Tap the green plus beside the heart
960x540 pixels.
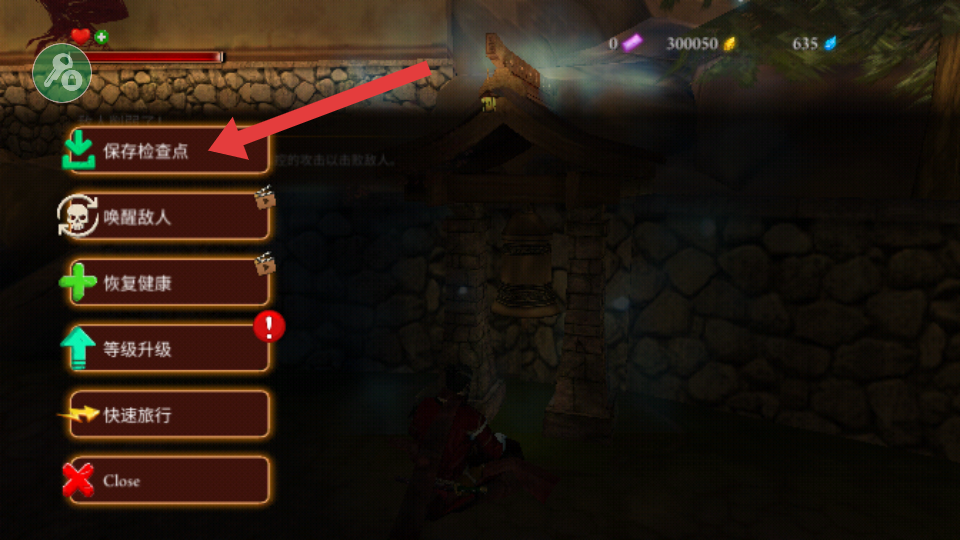(x=102, y=37)
